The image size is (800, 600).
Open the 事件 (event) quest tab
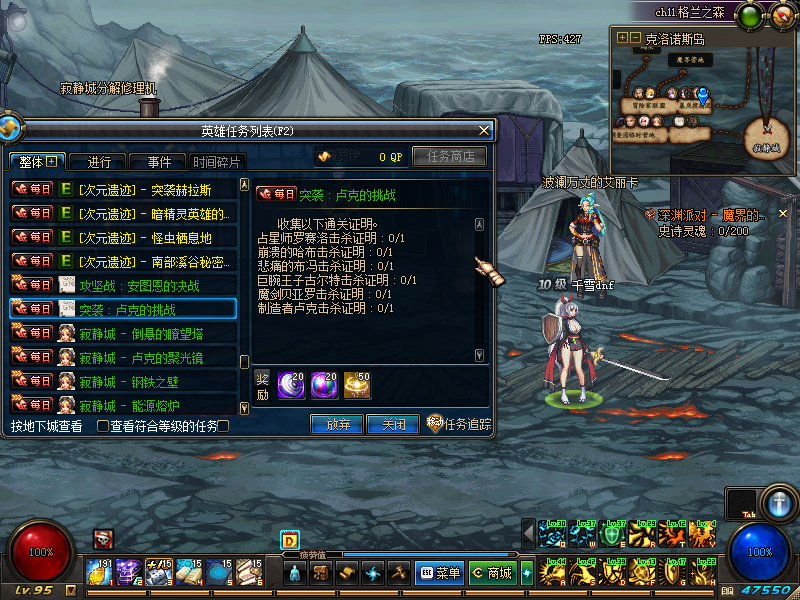[x=159, y=162]
